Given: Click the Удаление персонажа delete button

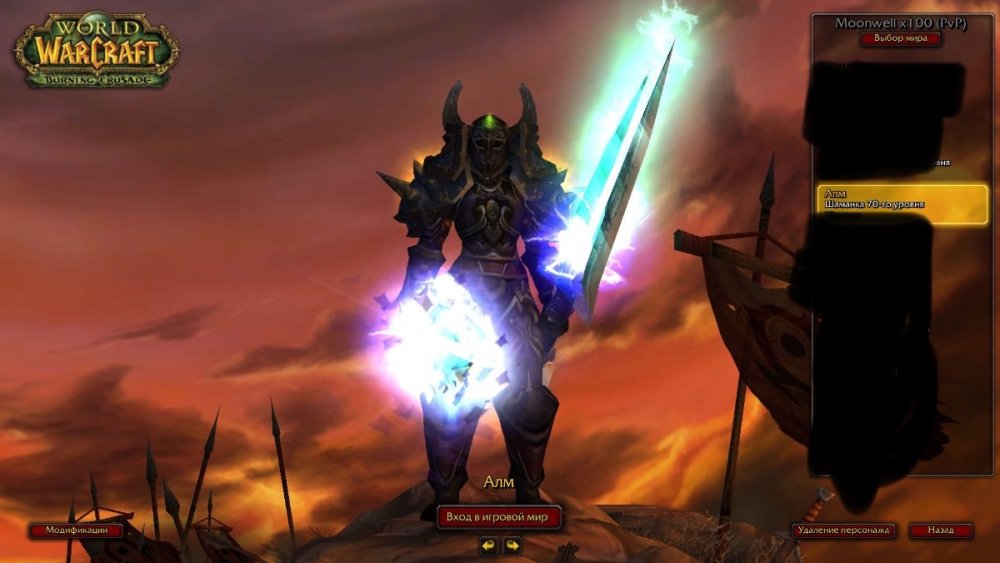Looking at the screenshot, I should (x=843, y=530).
